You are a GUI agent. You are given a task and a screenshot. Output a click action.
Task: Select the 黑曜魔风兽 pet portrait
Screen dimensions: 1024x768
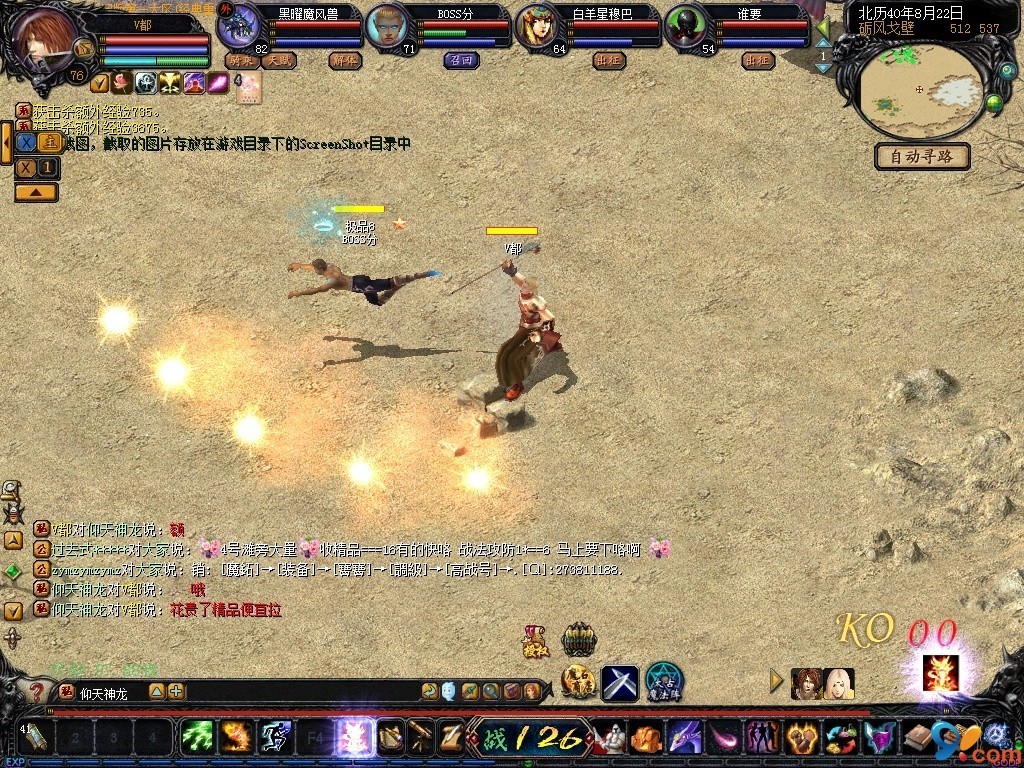click(x=239, y=25)
